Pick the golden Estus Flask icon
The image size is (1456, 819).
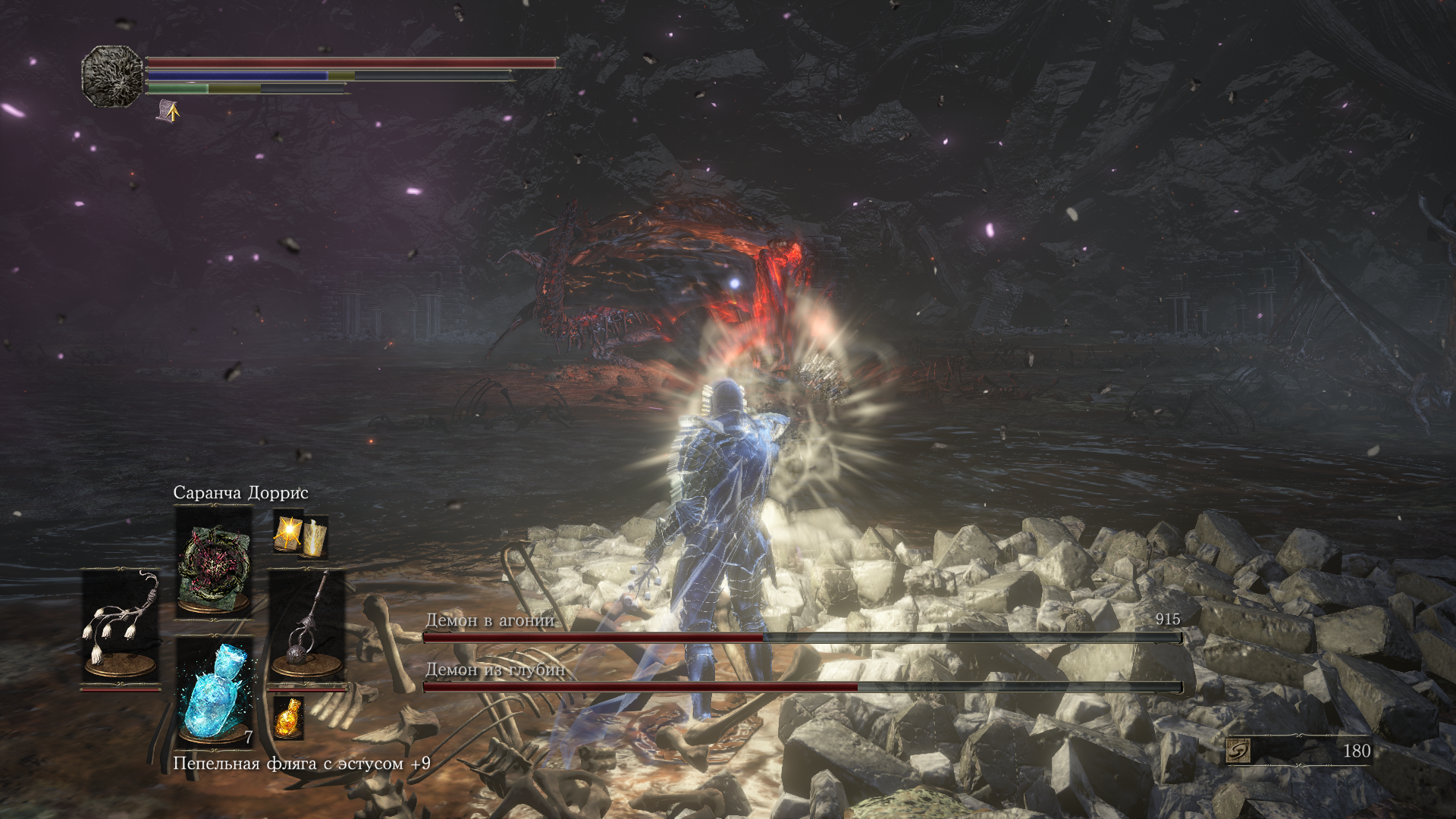click(x=288, y=717)
